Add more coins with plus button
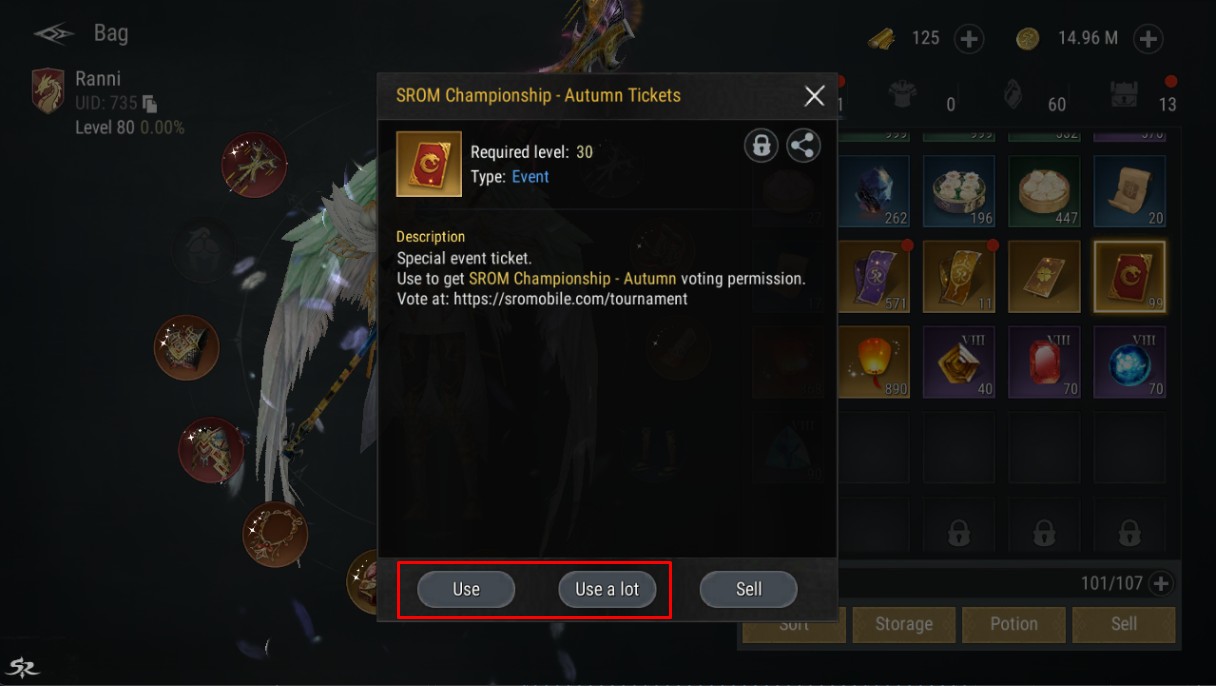Screen dimensions: 1216x686 (1148, 38)
